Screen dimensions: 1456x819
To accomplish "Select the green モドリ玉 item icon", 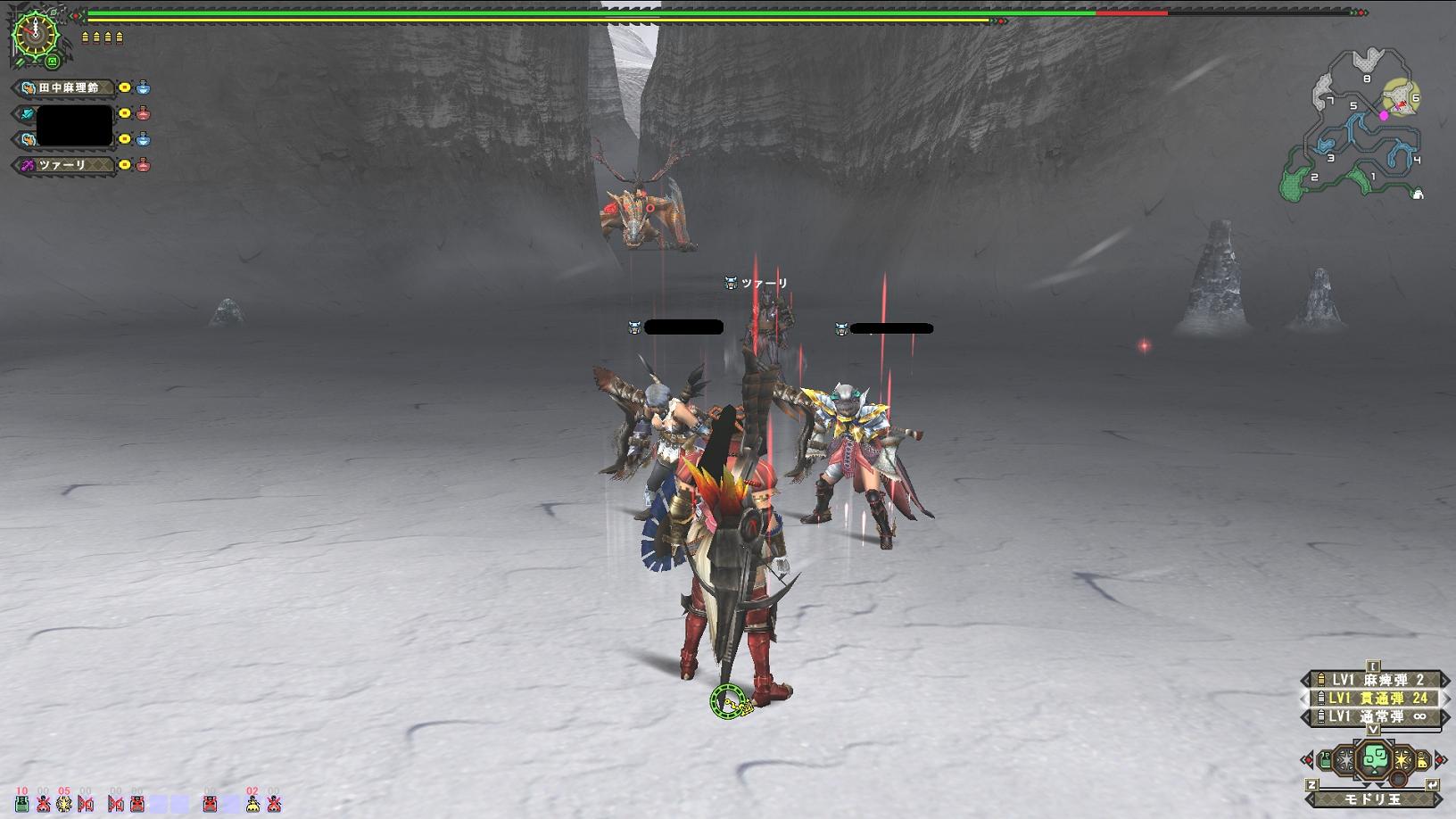I will point(1374,759).
